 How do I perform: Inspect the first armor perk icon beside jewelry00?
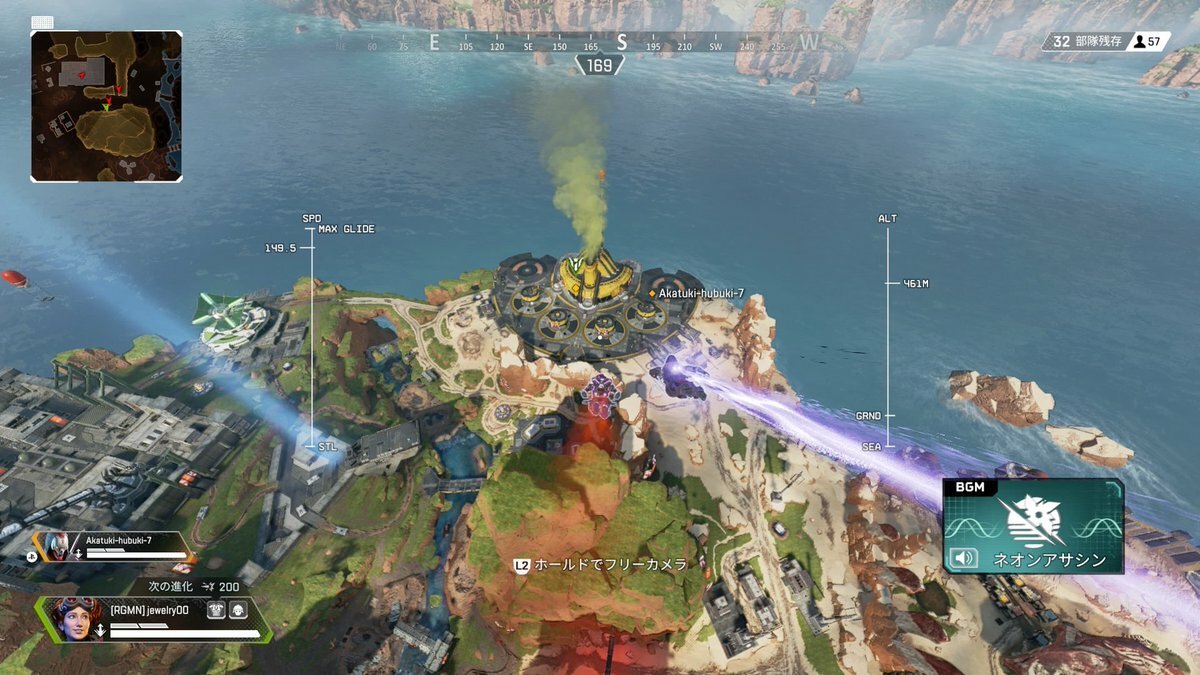tap(216, 608)
